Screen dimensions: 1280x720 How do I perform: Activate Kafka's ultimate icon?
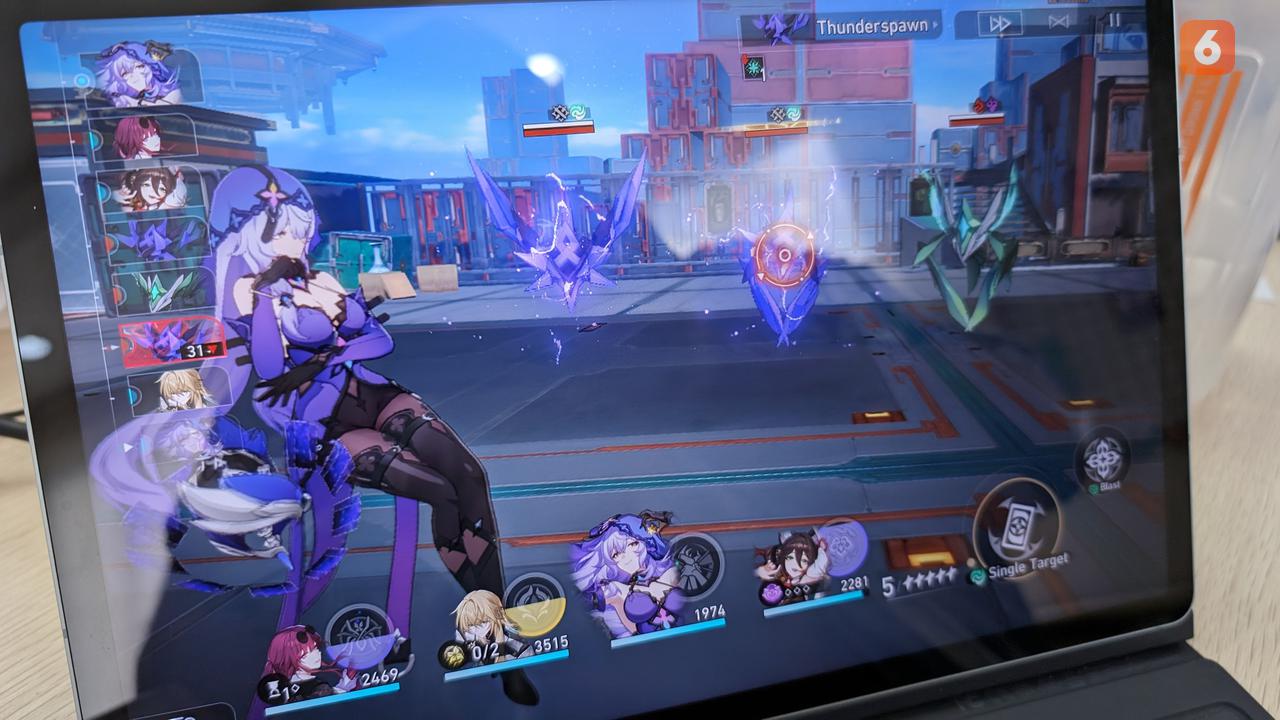point(358,637)
